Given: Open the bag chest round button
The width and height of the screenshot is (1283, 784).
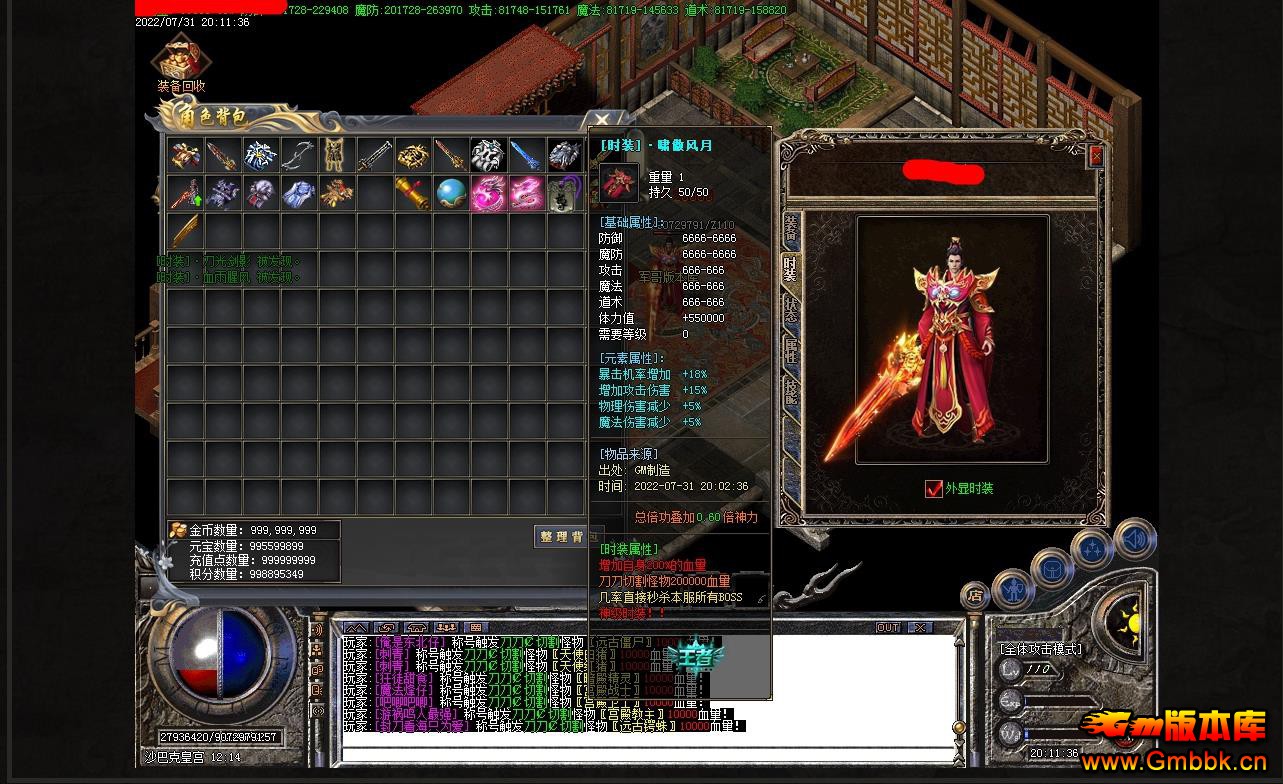Looking at the screenshot, I should point(1051,570).
